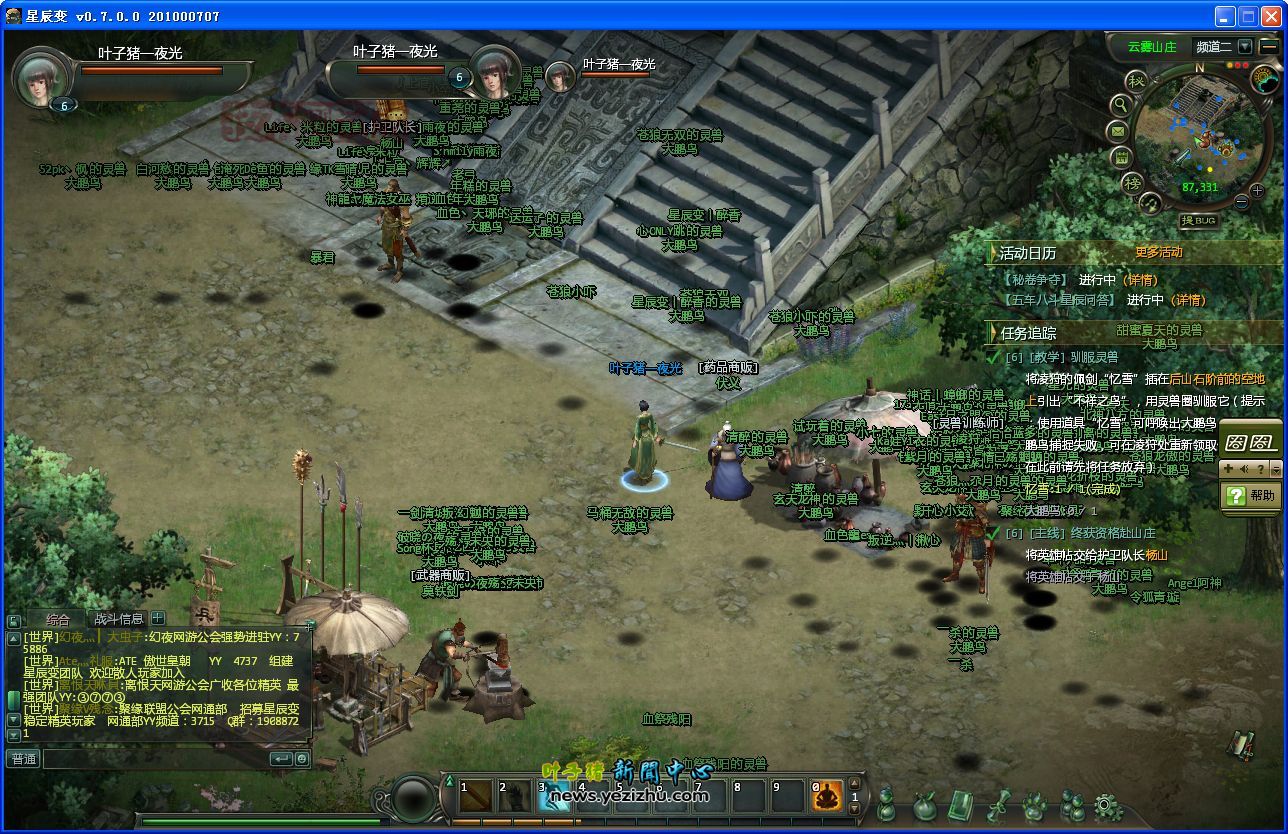Click the 秘 button beside the minimap
This screenshot has height=834, width=1288.
[x=1134, y=80]
